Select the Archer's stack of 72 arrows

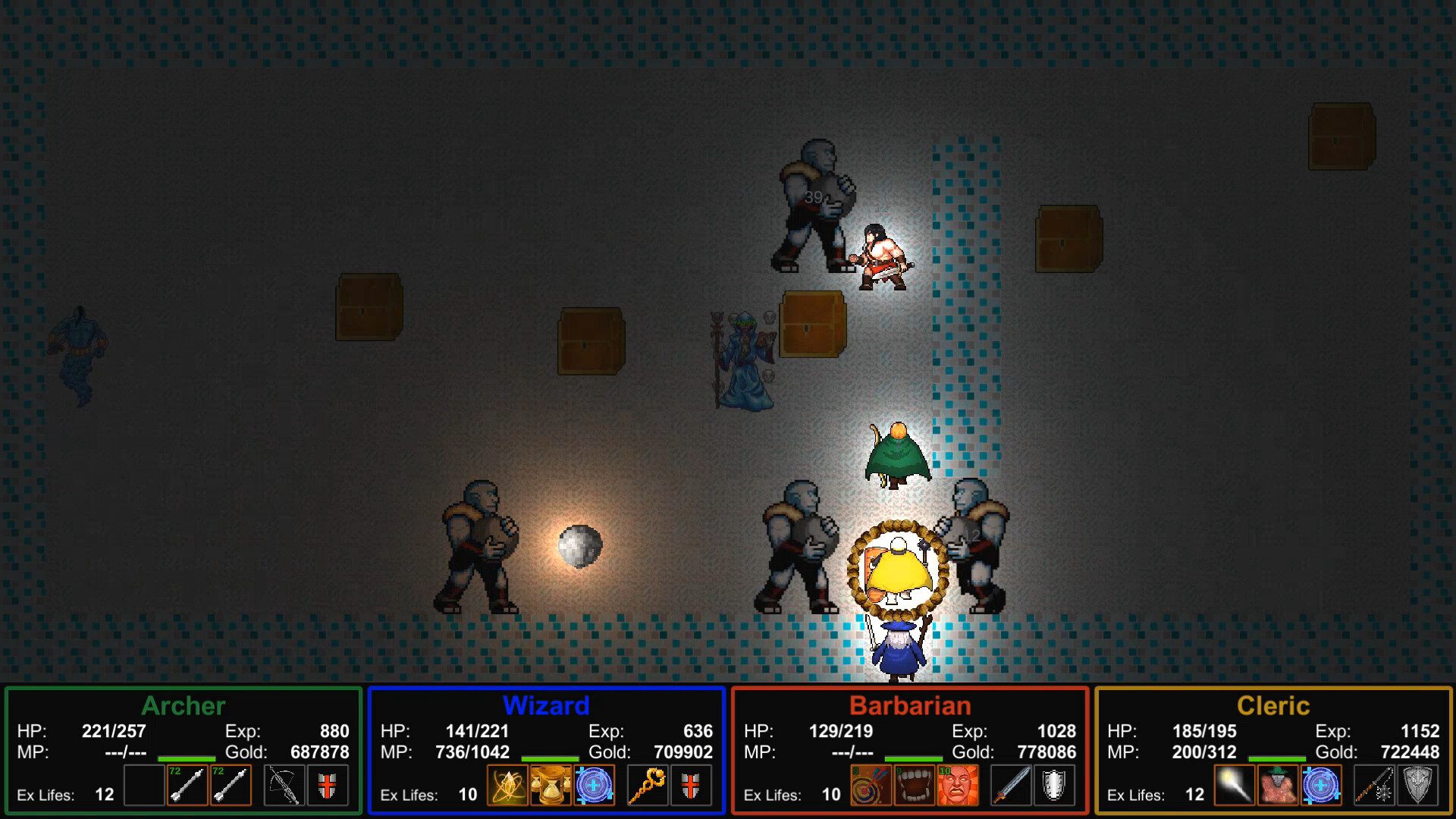(x=188, y=785)
